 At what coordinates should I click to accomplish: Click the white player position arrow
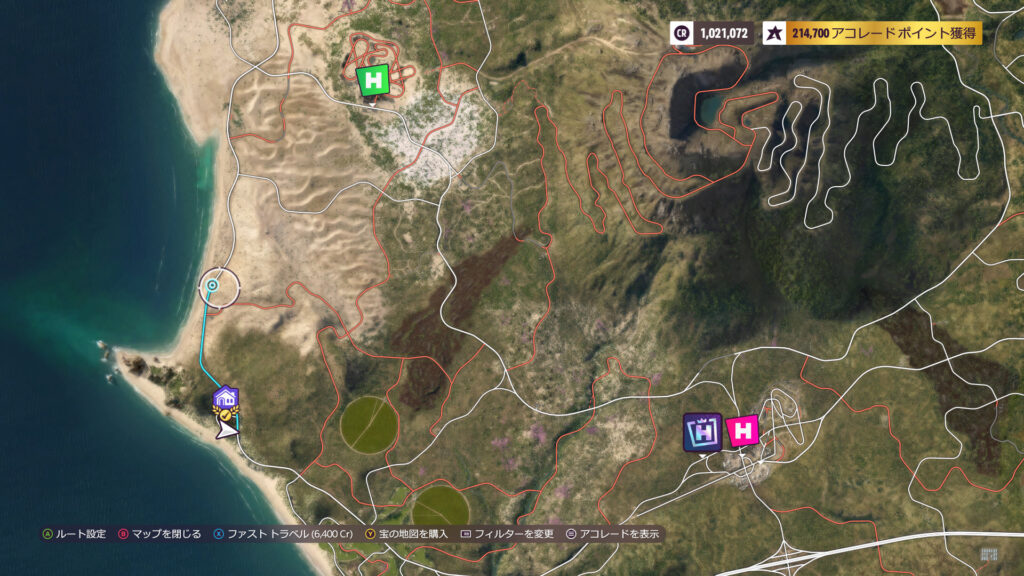pyautogui.click(x=228, y=428)
